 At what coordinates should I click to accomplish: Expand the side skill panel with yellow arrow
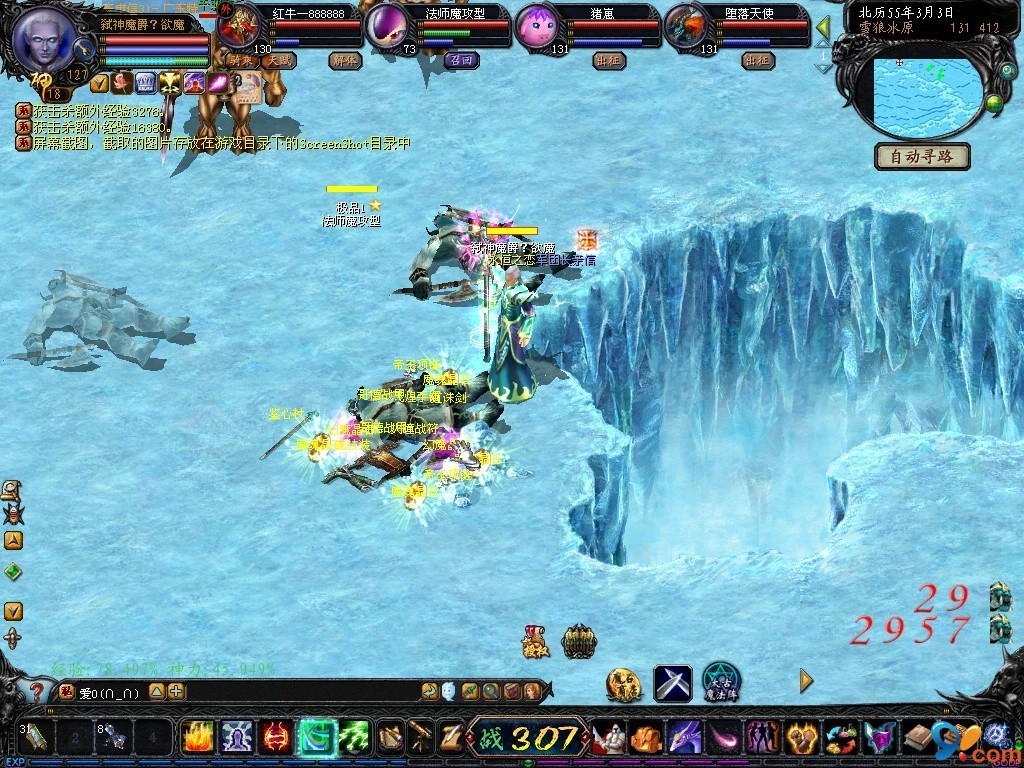click(806, 682)
